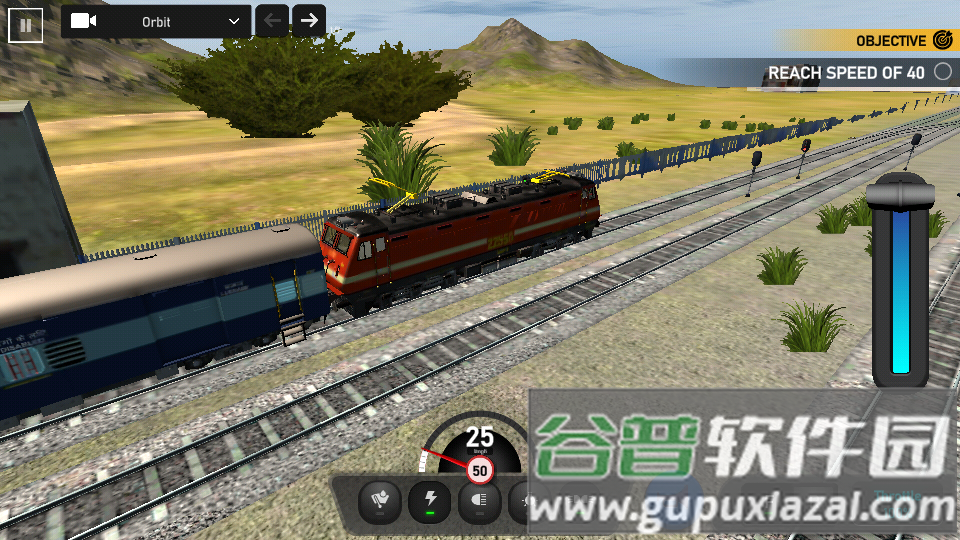Pause the game
The height and width of the screenshot is (540, 960).
tap(26, 25)
